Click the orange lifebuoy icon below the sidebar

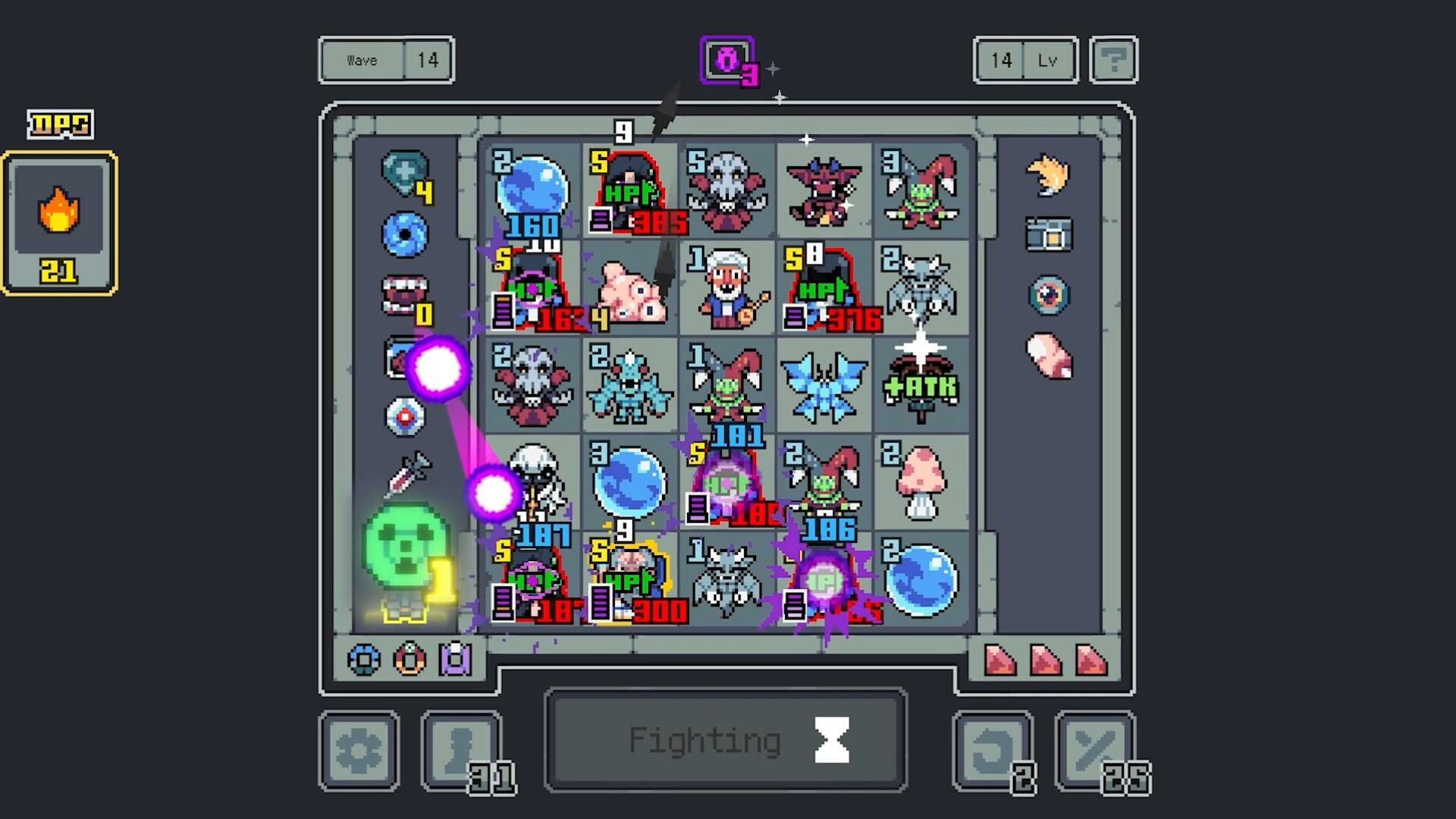(x=409, y=660)
